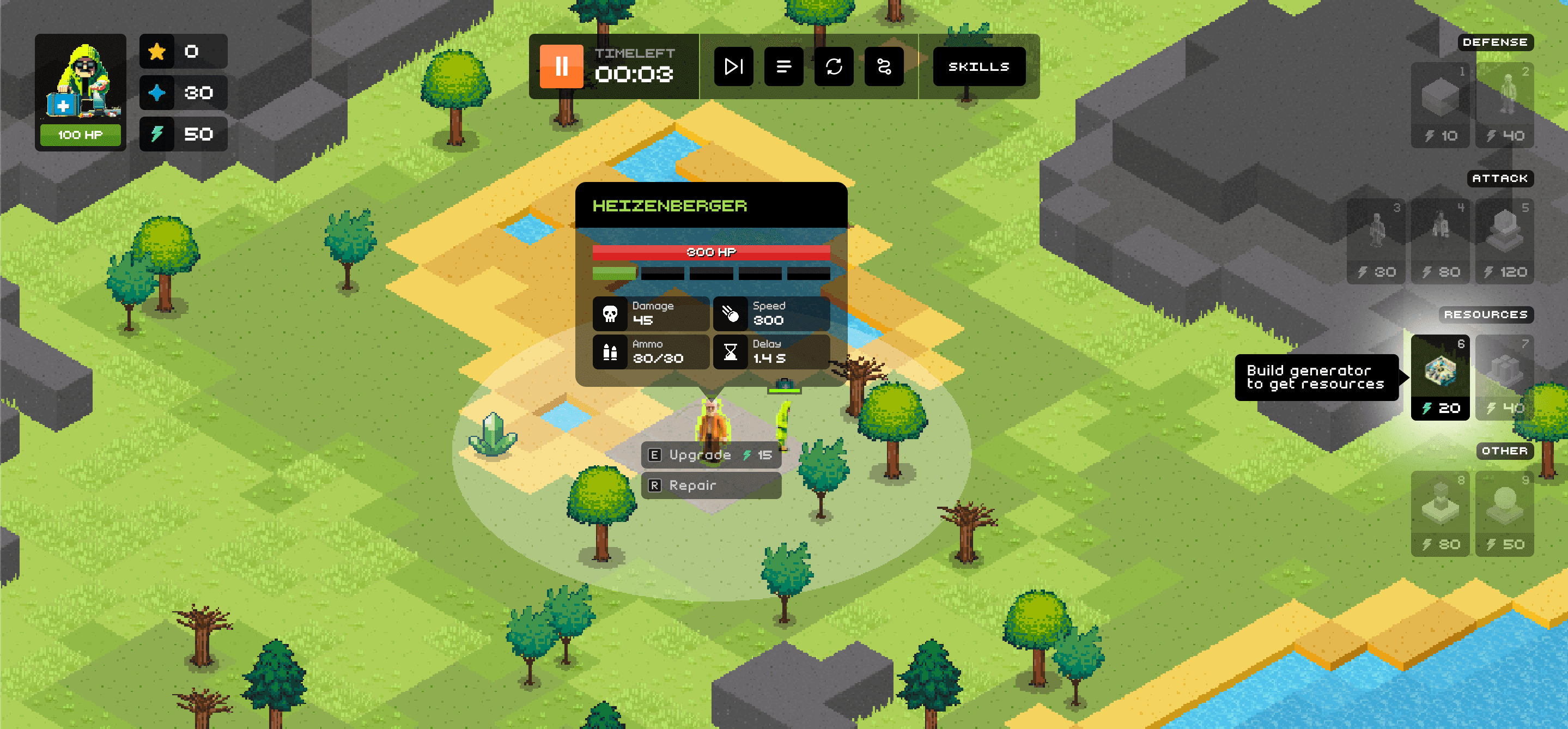Click the TIMELEFT 00:03 timer display

pyautogui.click(x=634, y=67)
